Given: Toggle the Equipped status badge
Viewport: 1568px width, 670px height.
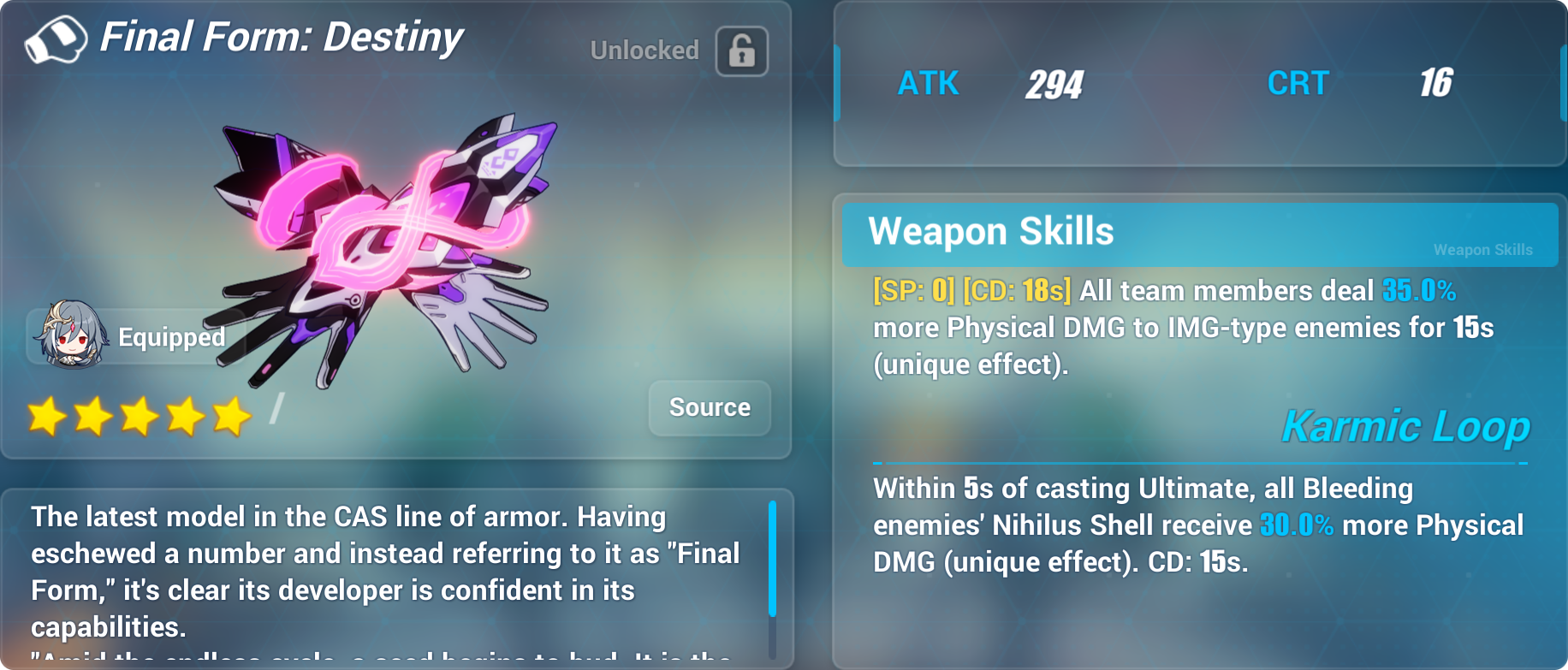Looking at the screenshot, I should click(x=170, y=338).
